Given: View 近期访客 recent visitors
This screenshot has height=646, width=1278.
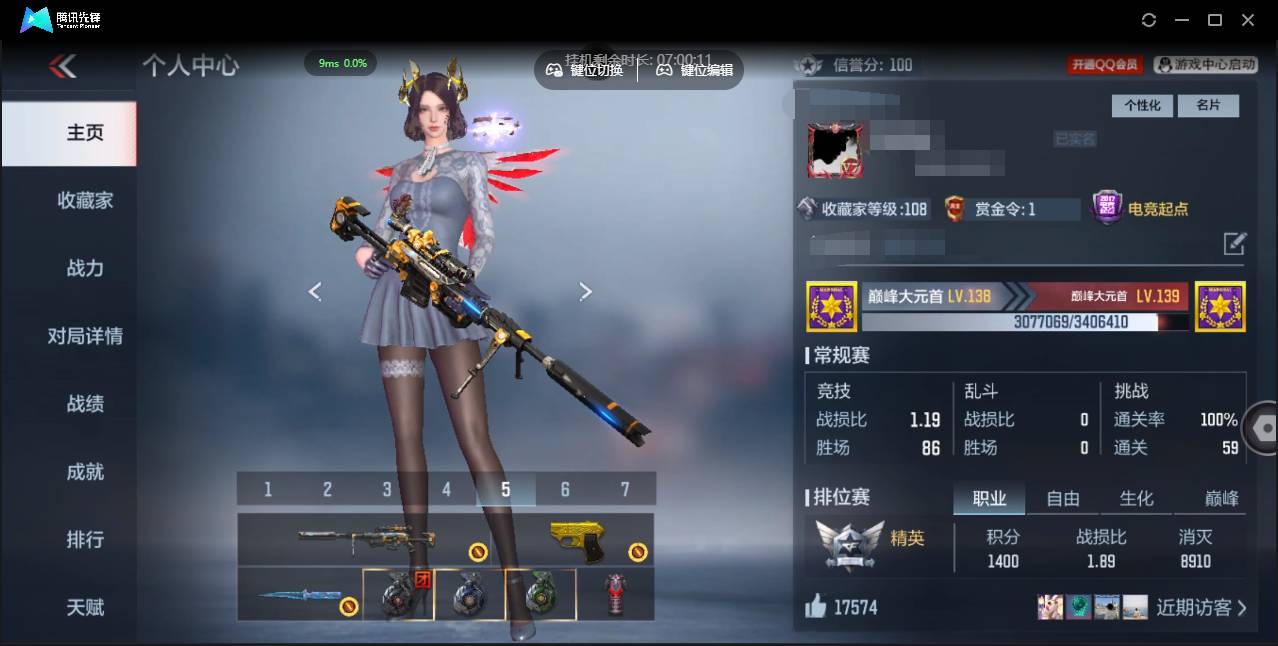Looking at the screenshot, I should pyautogui.click(x=1200, y=607).
